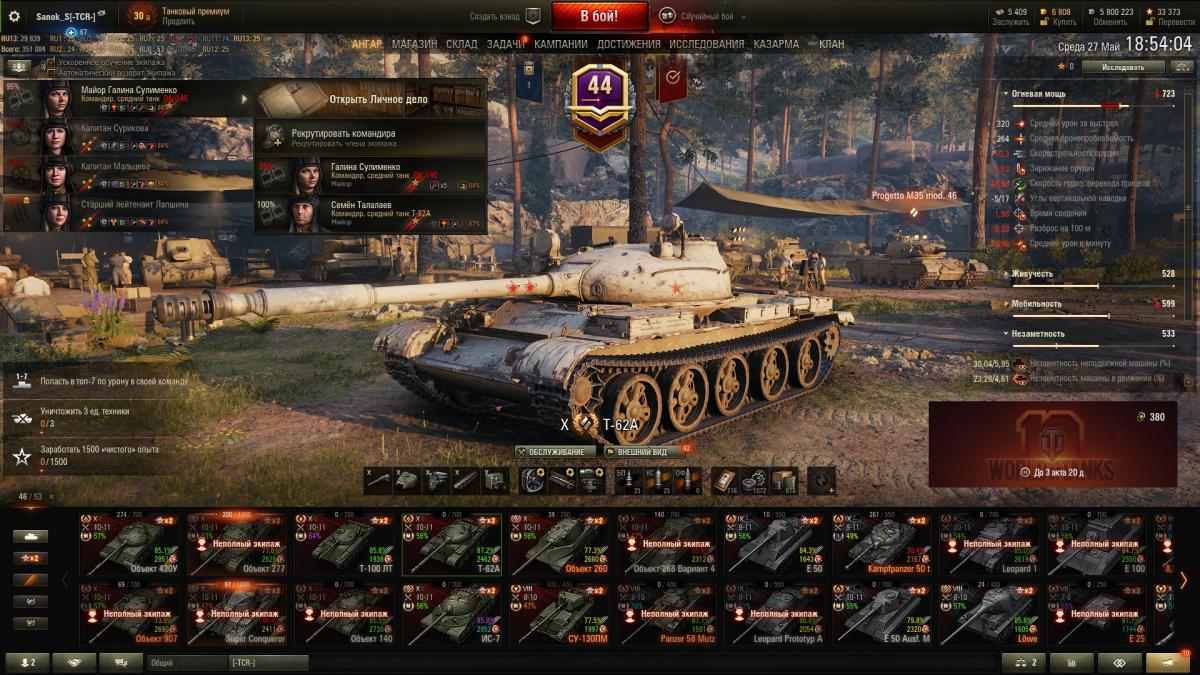
Task: Open the ОБСЛУЖИВАНИЕ service button
Action: pos(555,452)
